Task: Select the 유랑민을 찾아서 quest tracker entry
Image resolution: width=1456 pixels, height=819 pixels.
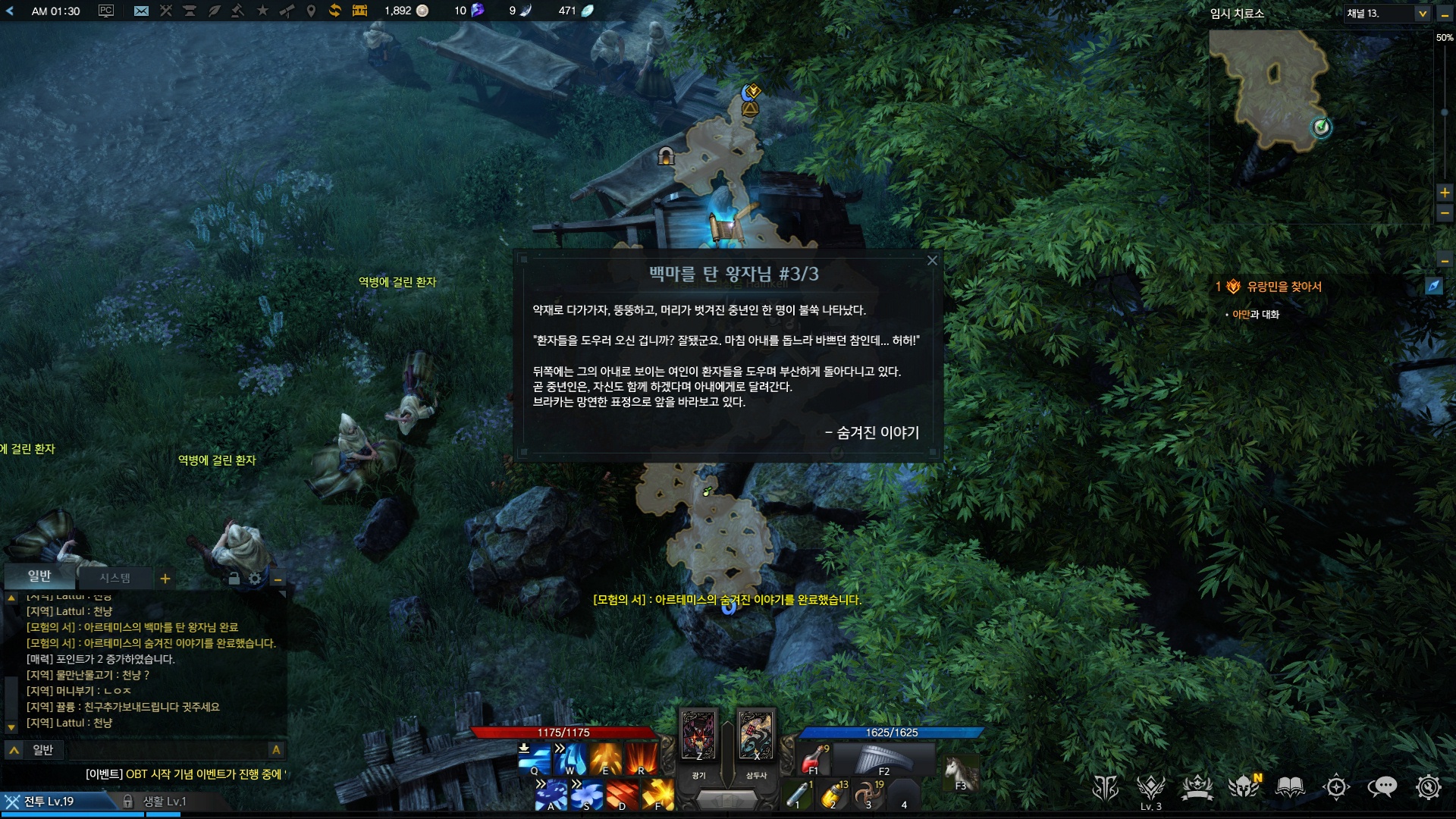Action: (1284, 287)
